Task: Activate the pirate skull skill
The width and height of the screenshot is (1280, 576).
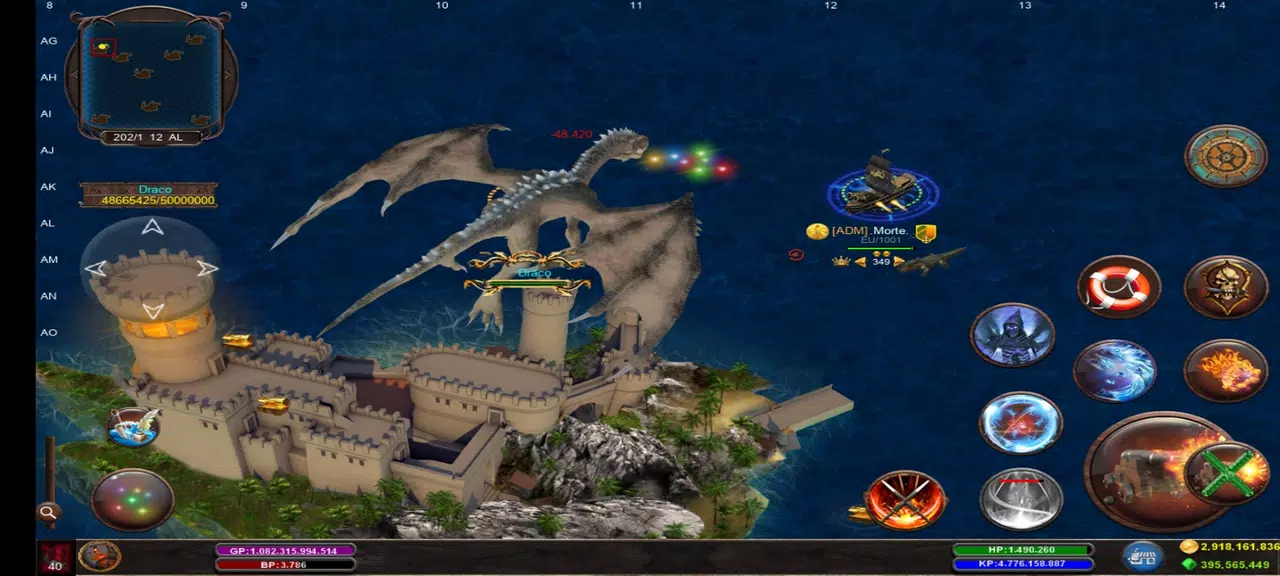Action: (1226, 288)
